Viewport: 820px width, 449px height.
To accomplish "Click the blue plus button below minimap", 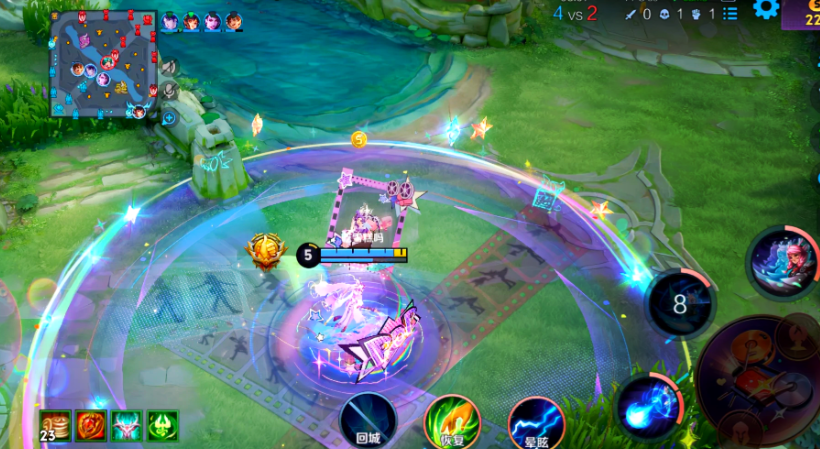I will pos(169,118).
